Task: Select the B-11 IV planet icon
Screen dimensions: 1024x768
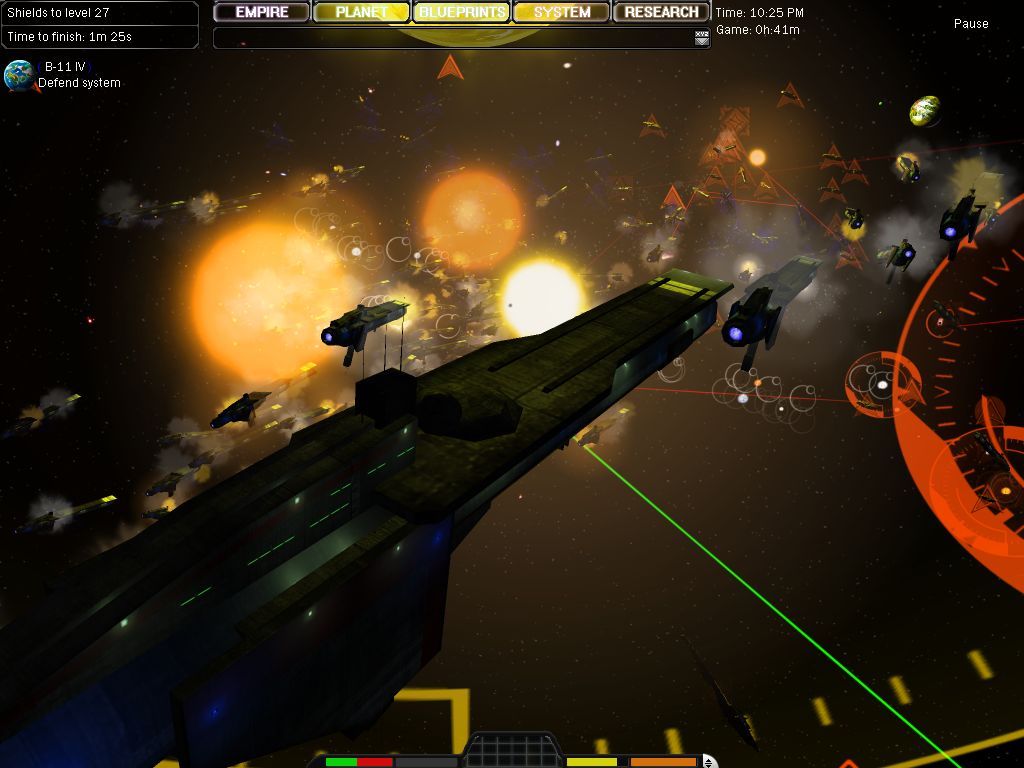Action: [18, 76]
